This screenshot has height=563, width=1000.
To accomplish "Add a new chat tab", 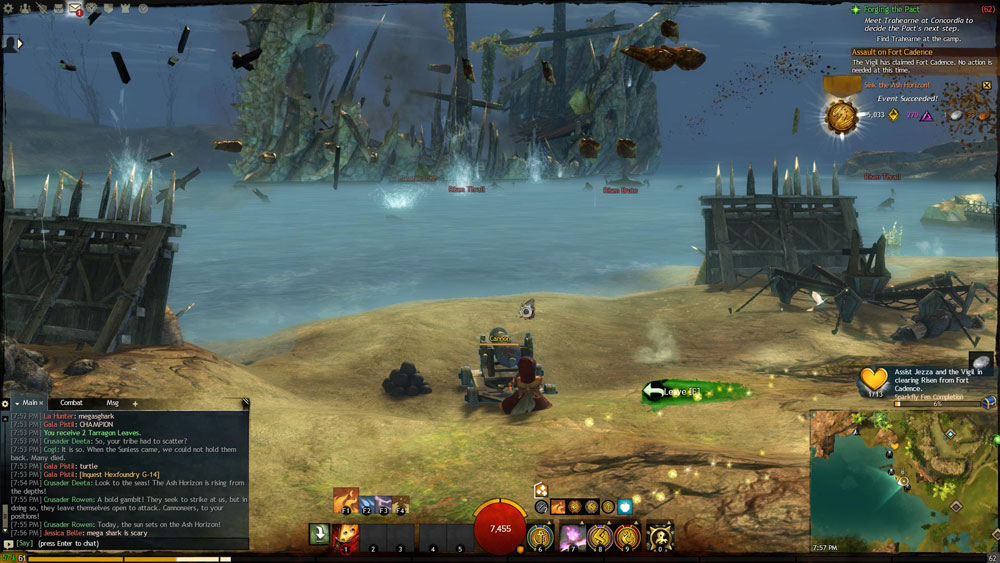I will [135, 403].
